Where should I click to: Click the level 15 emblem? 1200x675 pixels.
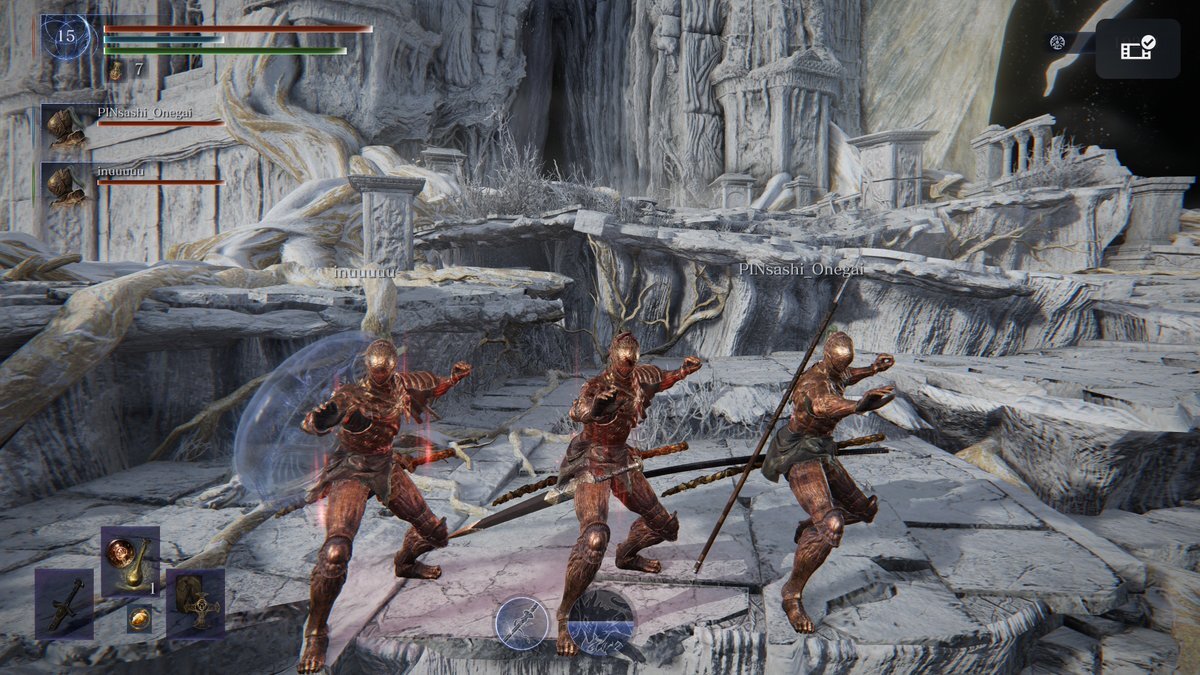[66, 37]
